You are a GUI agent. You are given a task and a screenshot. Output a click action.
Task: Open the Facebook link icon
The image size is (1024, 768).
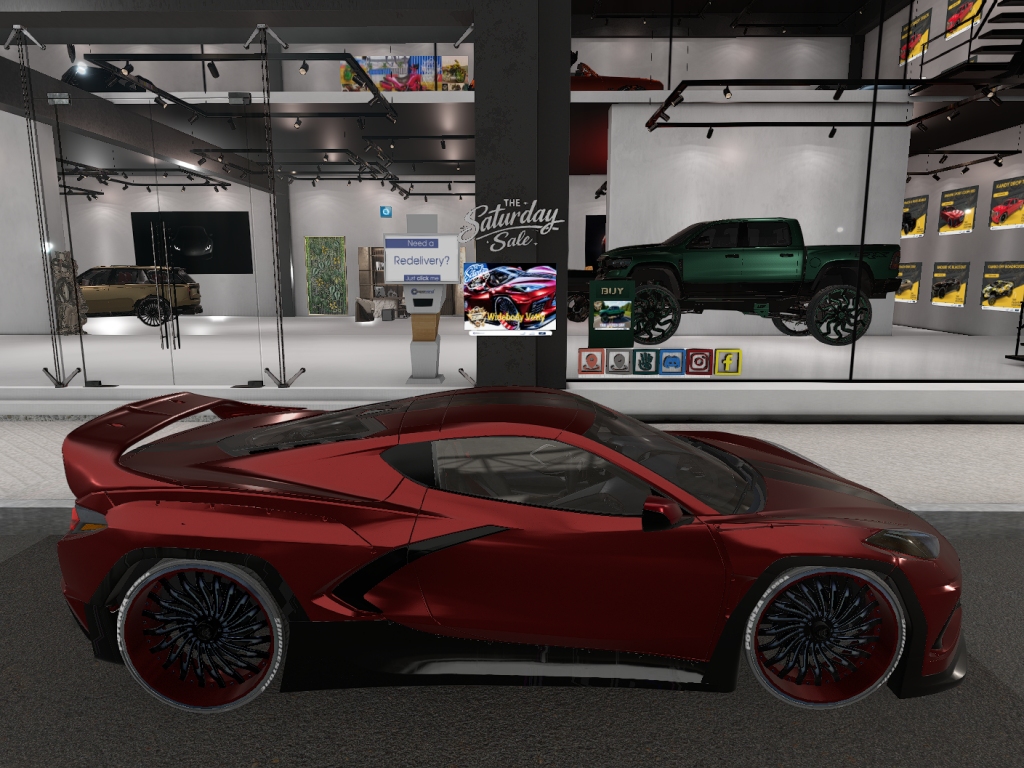[x=727, y=361]
